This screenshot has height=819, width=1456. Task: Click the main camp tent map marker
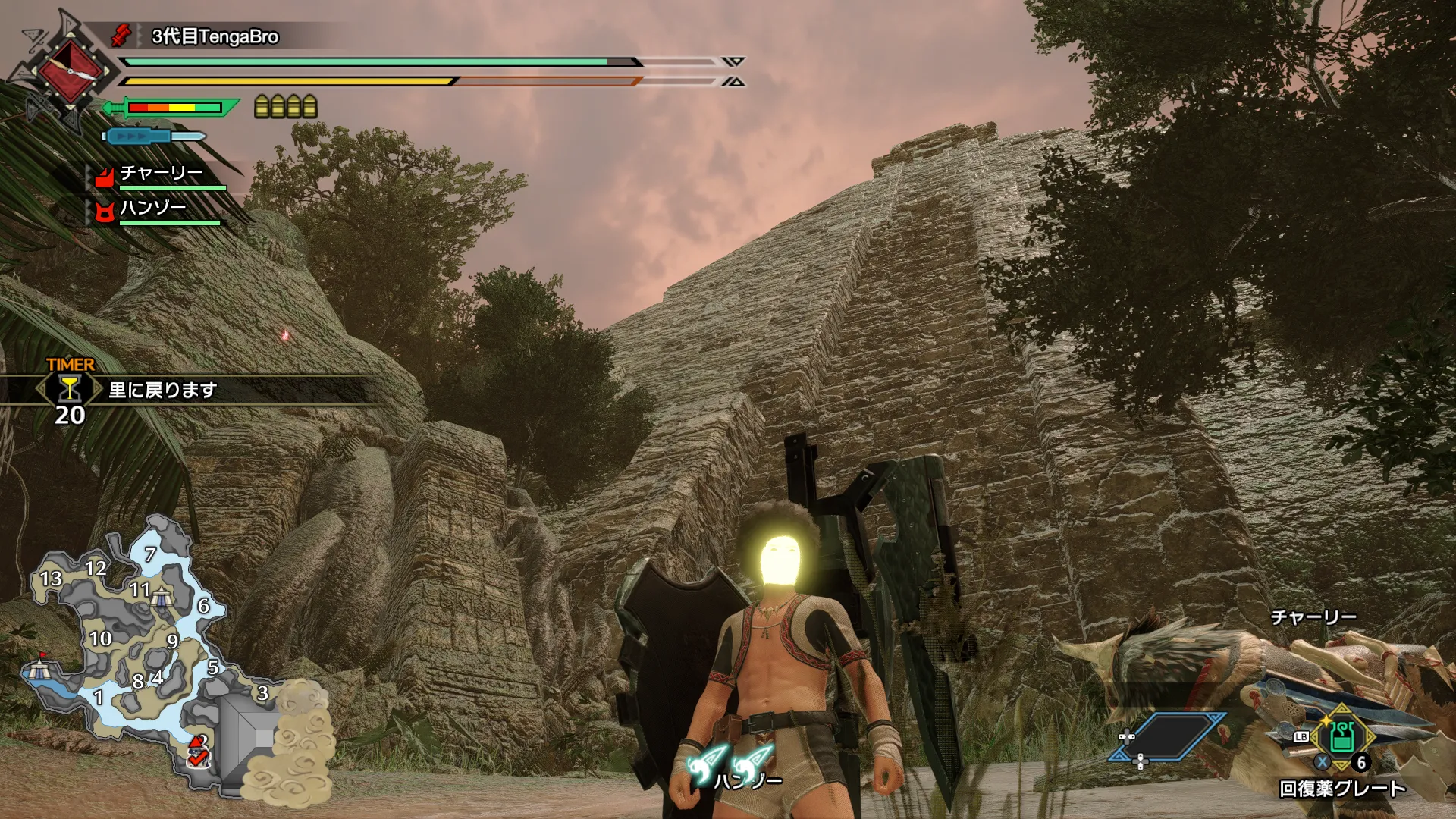click(39, 669)
